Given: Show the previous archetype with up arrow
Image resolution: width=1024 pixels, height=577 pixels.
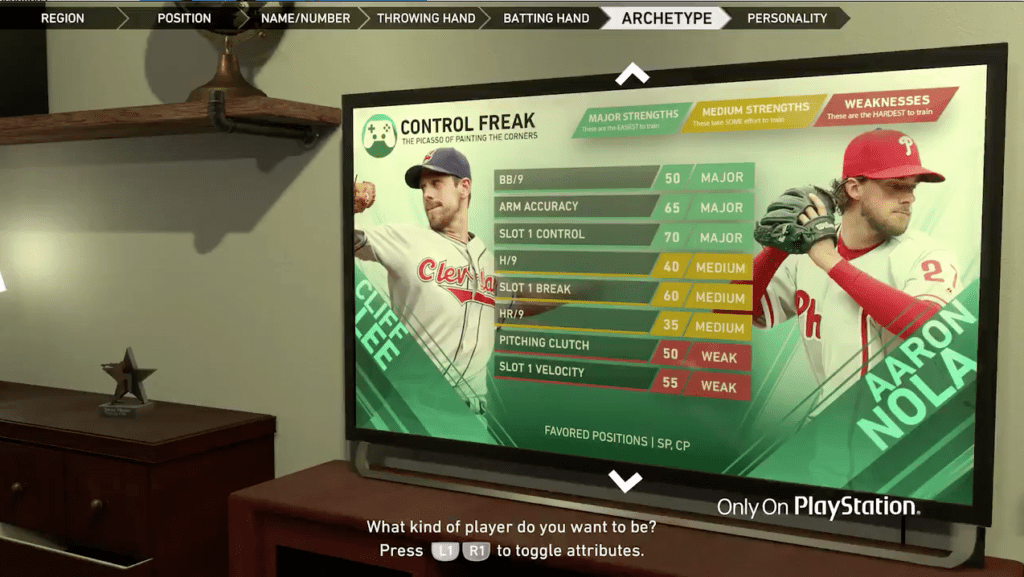Looking at the screenshot, I should (x=632, y=74).
